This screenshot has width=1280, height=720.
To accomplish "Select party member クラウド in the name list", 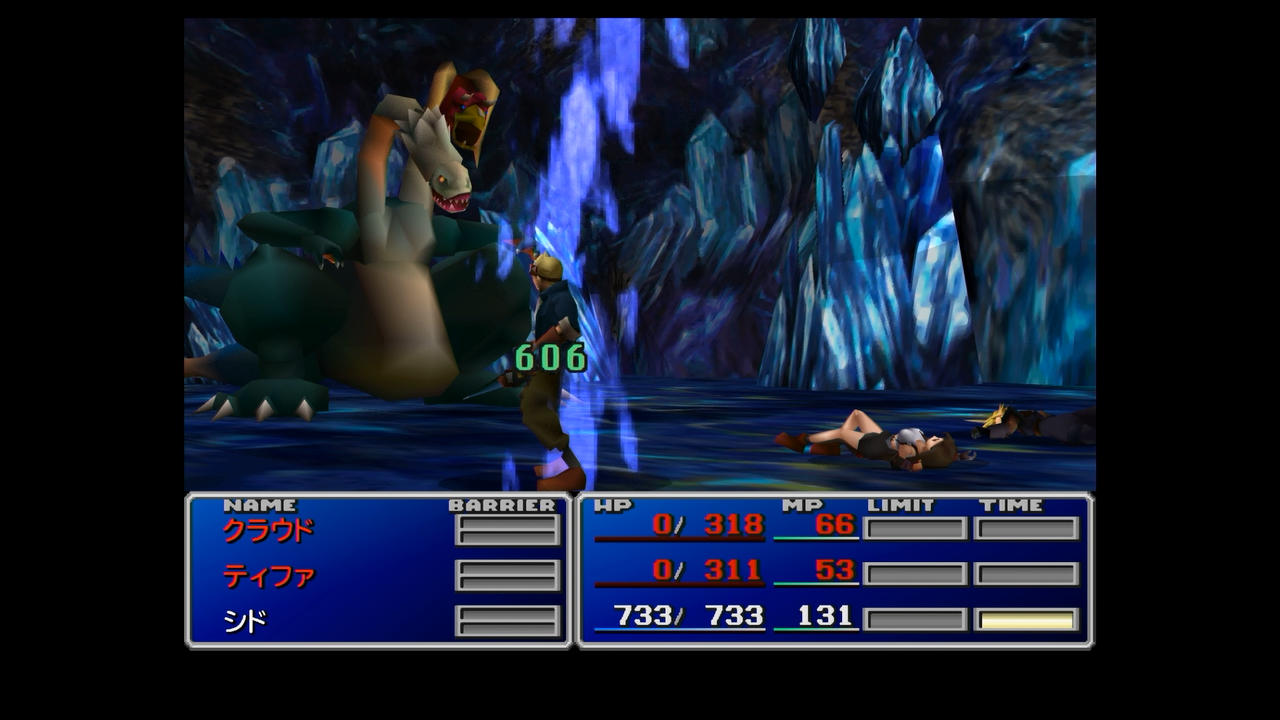I will pyautogui.click(x=267, y=530).
